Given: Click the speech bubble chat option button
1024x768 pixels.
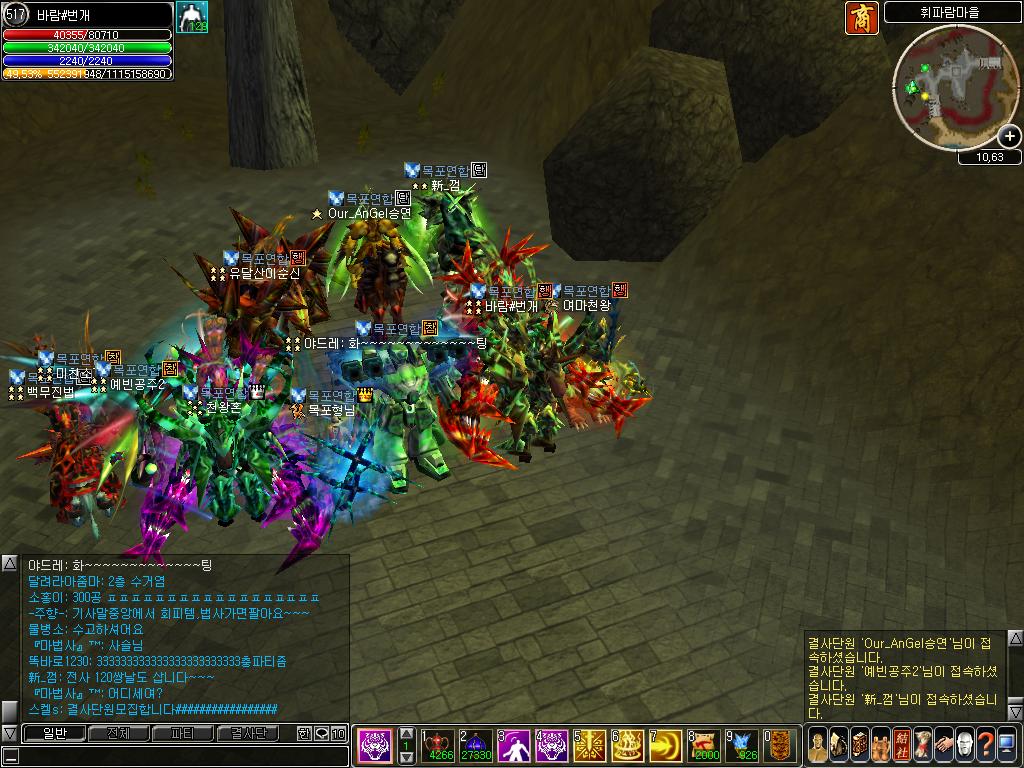Looking at the screenshot, I should click(x=321, y=733).
